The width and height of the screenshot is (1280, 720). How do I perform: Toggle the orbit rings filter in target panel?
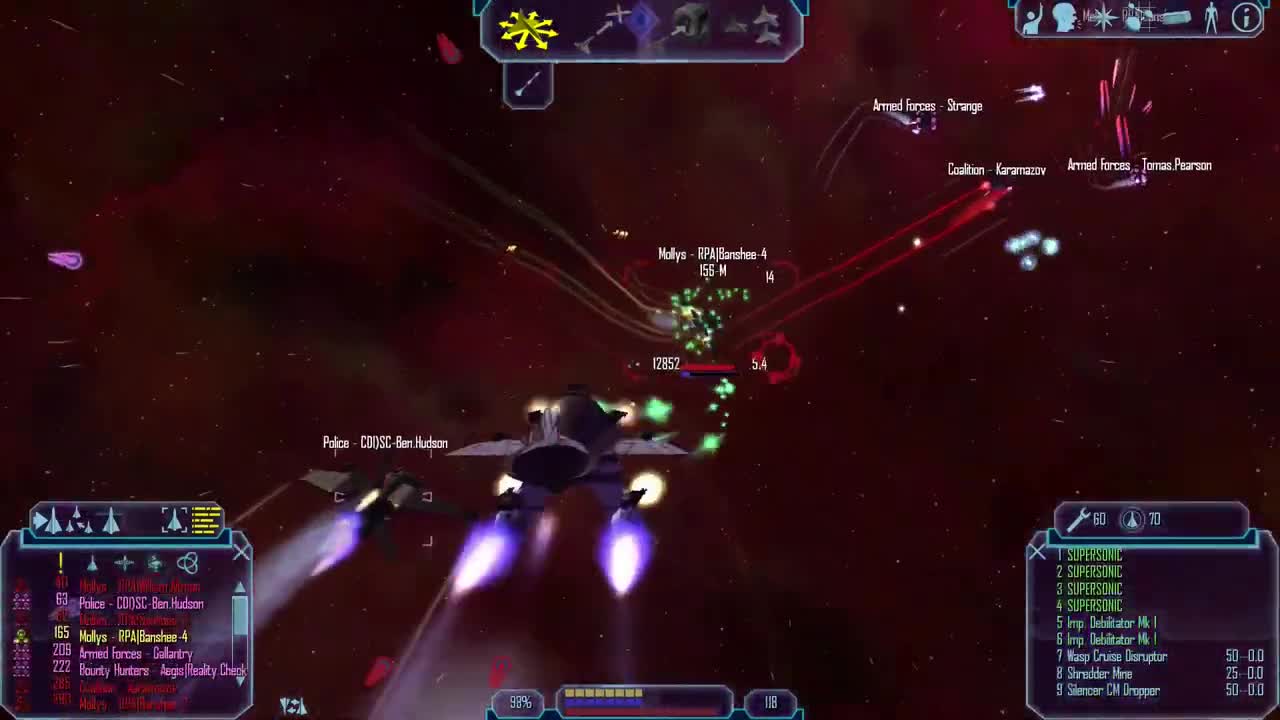click(190, 561)
